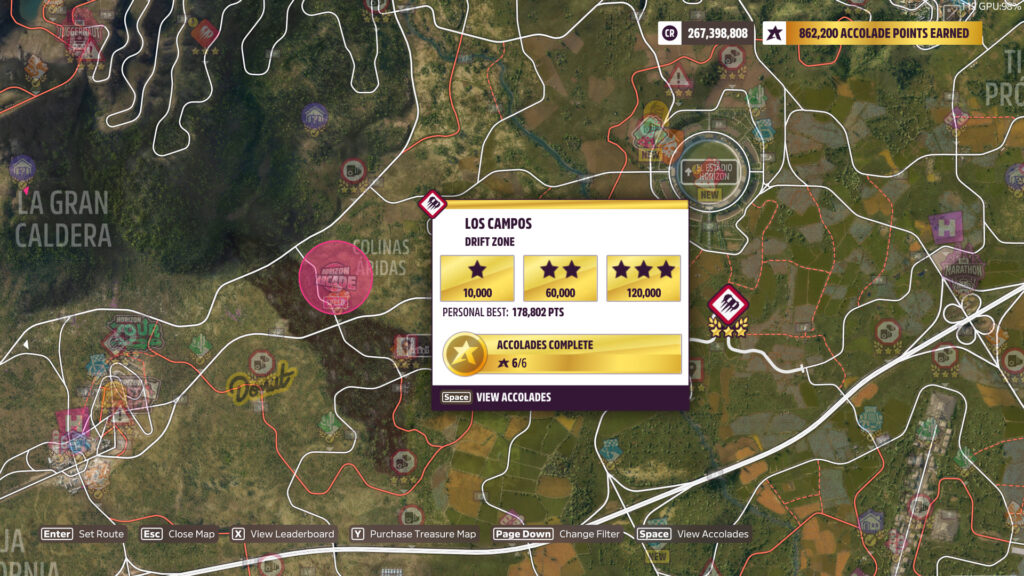1024x576 pixels.
Task: Click the two-star 60,000 points tile
Action: (x=560, y=279)
